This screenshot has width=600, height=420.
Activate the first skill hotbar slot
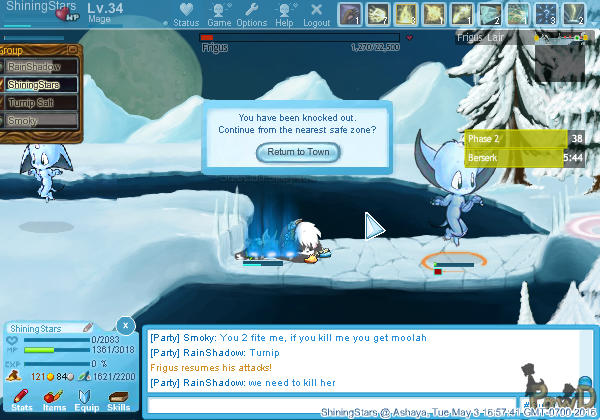[x=350, y=14]
